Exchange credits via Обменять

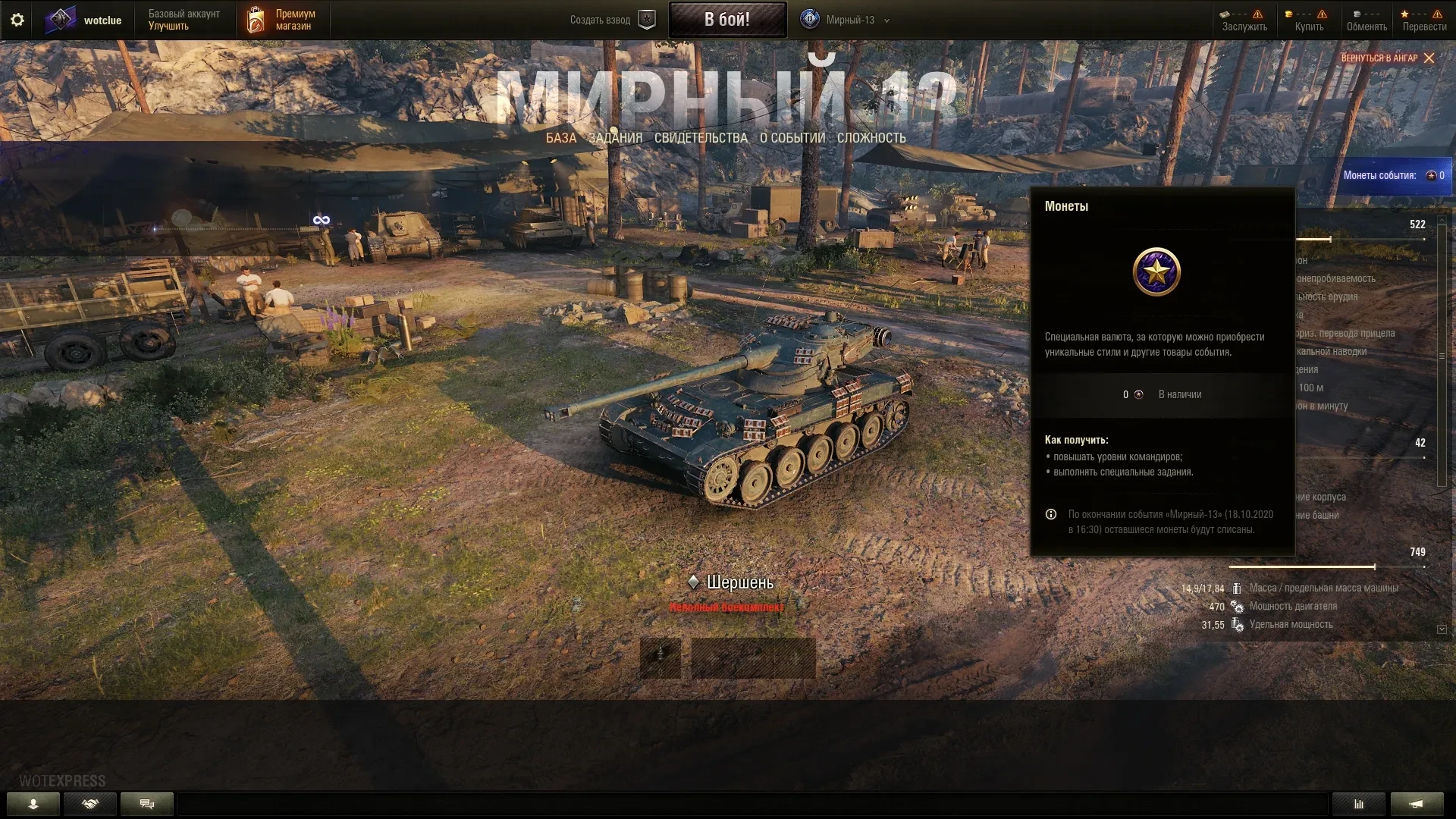pos(1367,20)
